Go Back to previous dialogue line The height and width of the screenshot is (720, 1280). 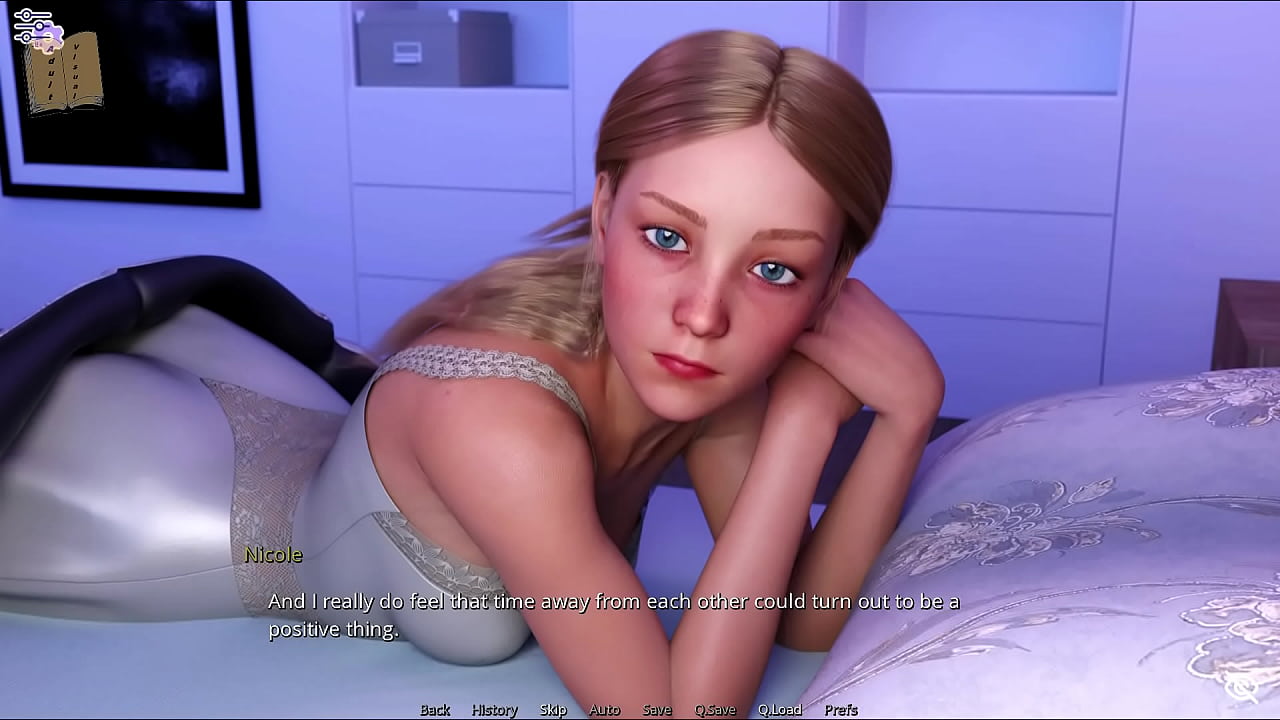point(435,710)
